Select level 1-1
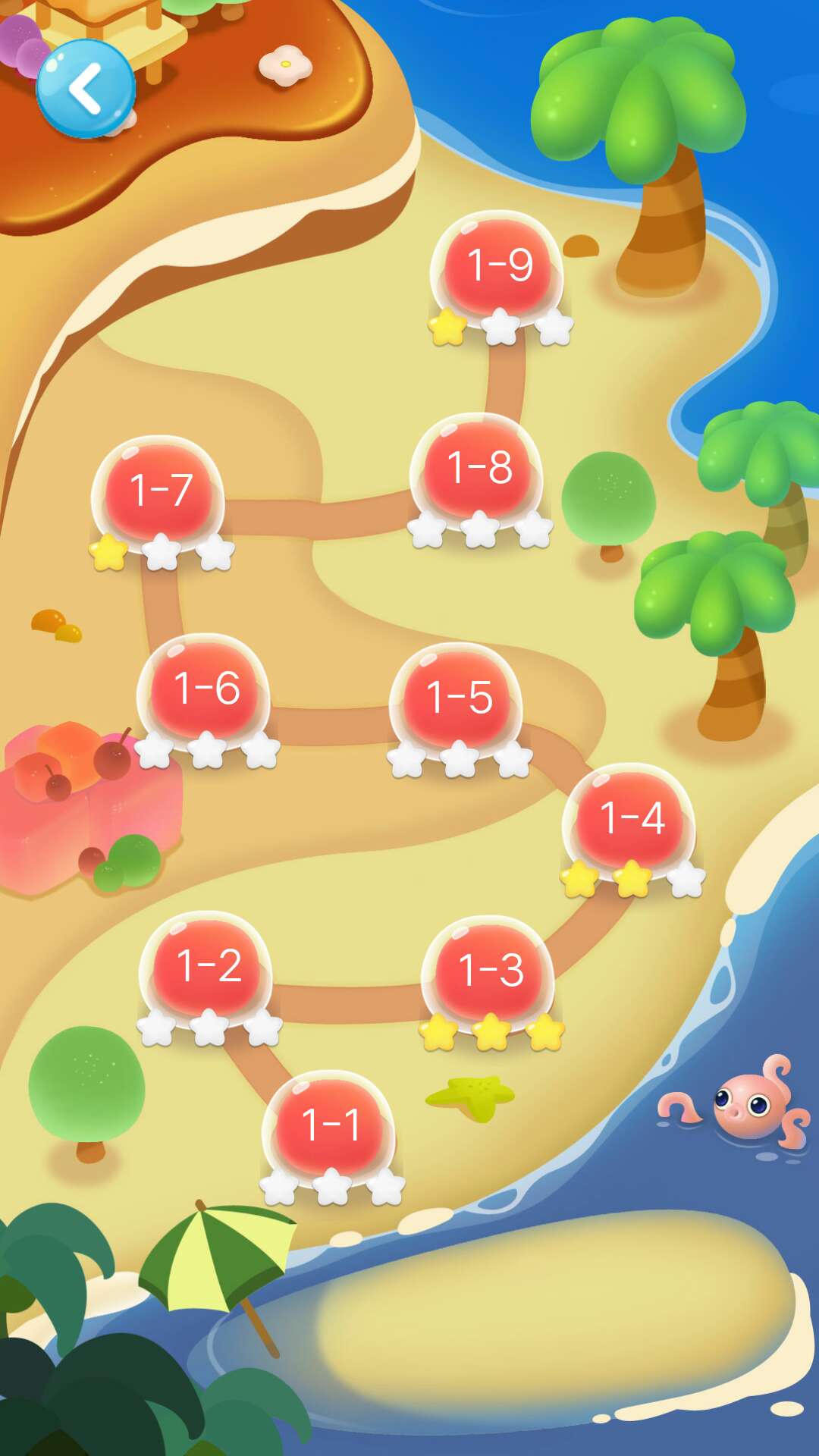 tap(329, 1125)
